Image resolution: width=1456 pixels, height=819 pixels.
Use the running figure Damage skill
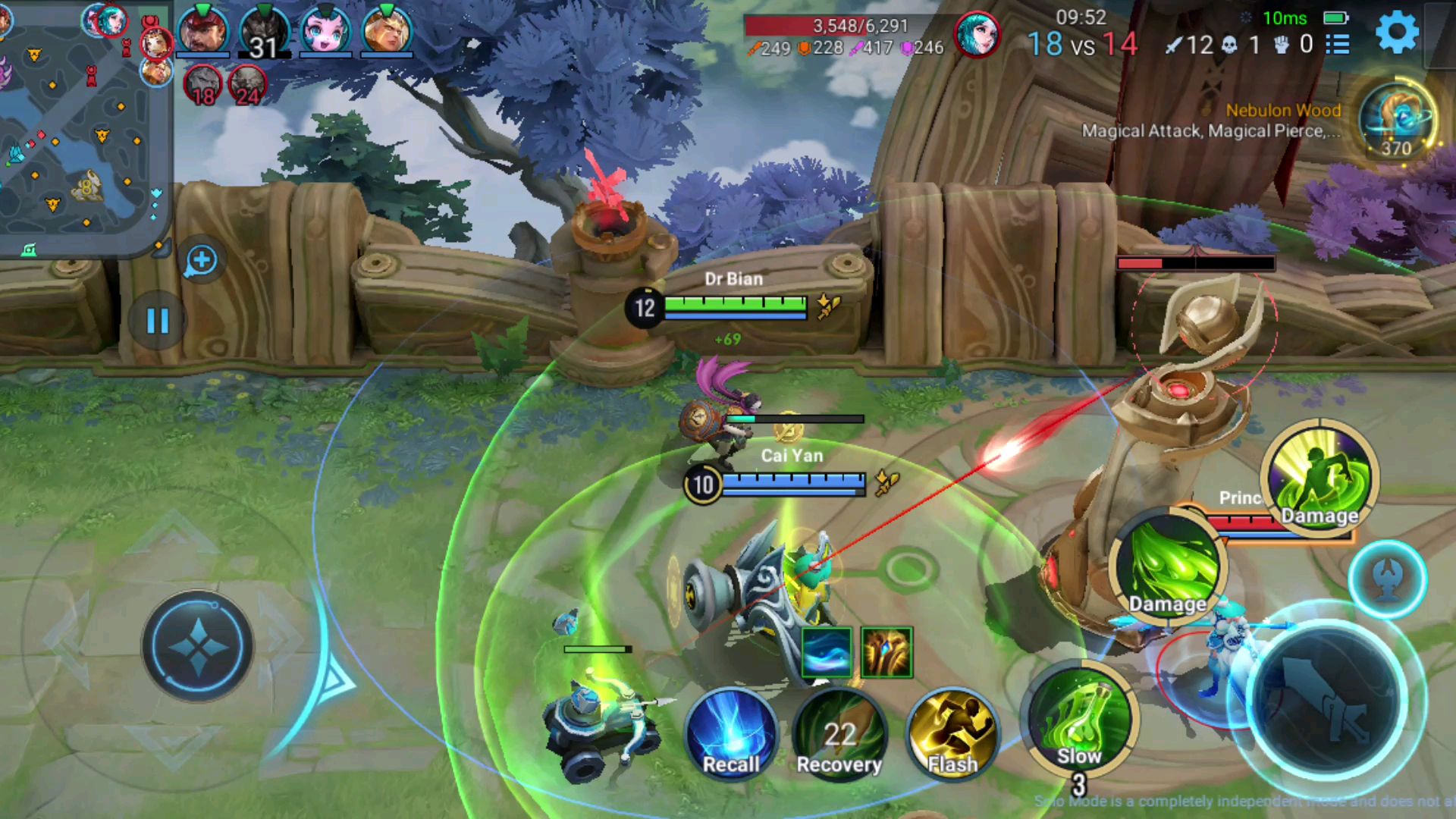point(1319,478)
